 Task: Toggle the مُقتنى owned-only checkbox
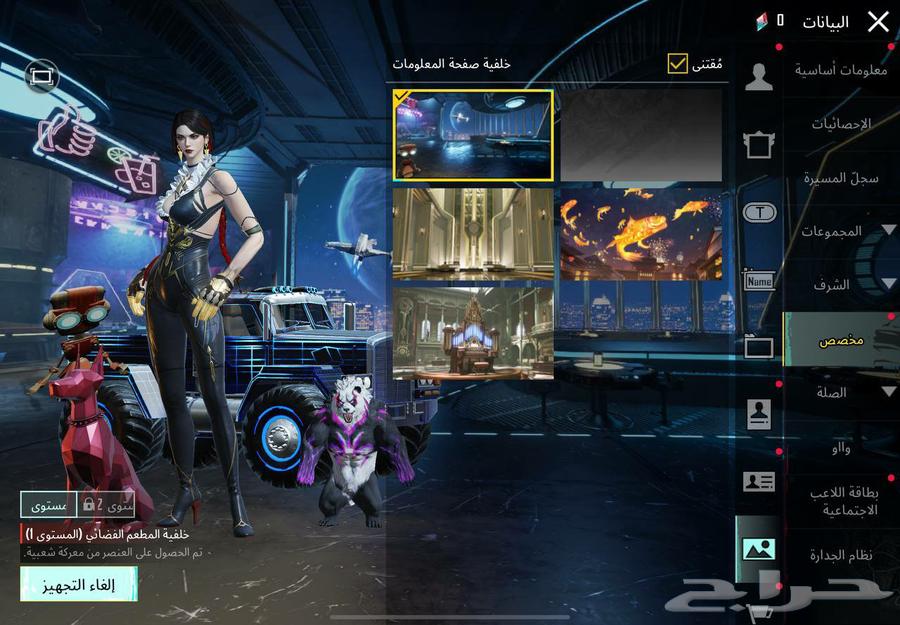pyautogui.click(x=678, y=64)
